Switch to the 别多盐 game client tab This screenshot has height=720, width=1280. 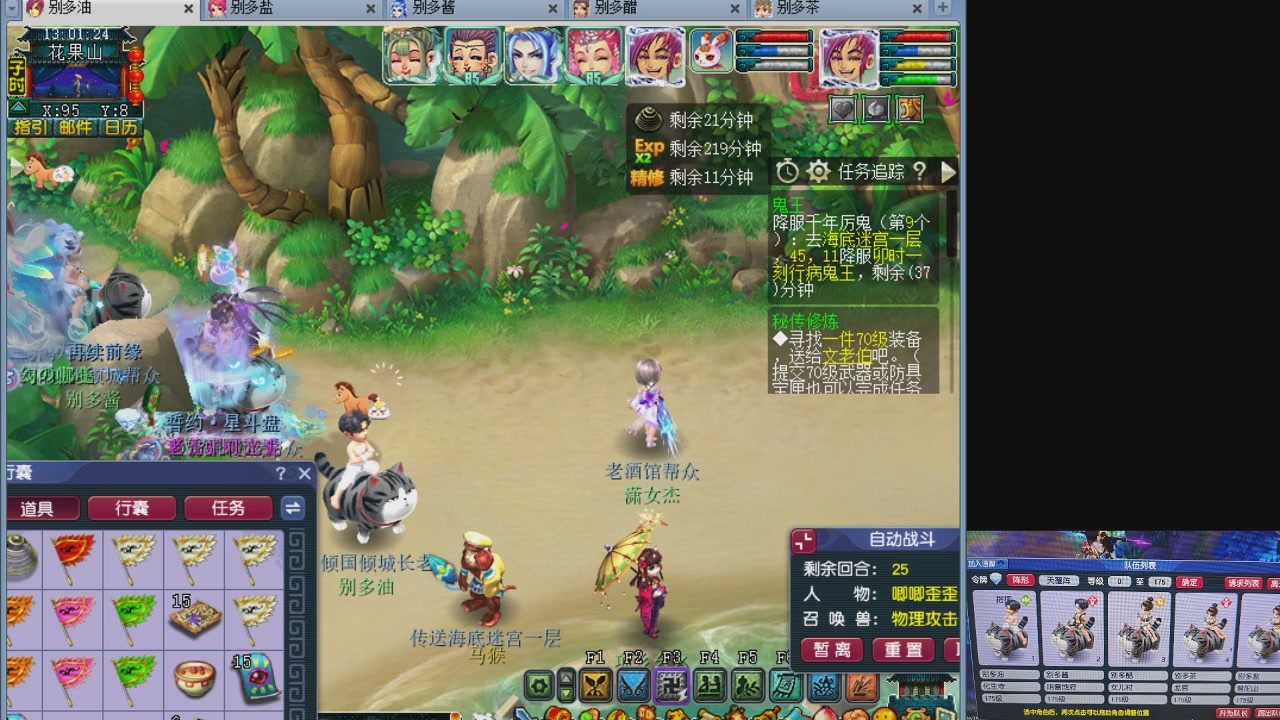point(280,8)
